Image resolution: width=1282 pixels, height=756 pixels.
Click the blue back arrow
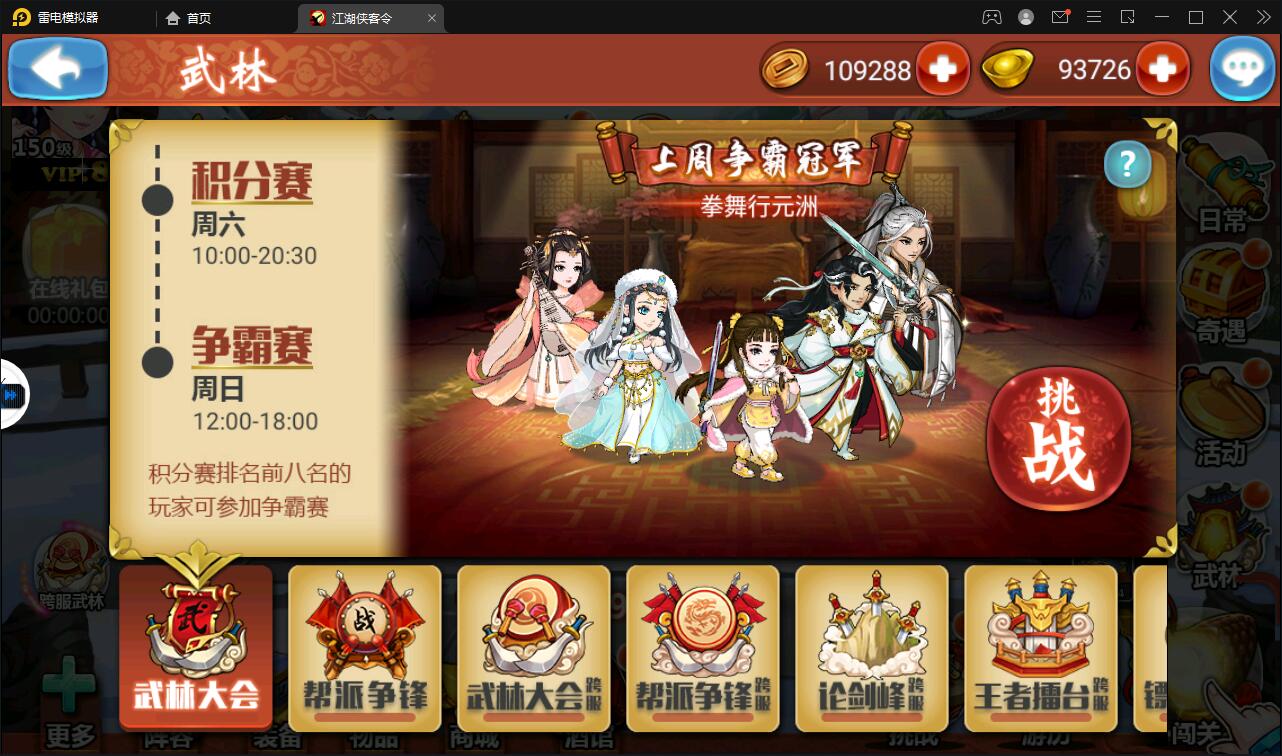(x=57, y=68)
